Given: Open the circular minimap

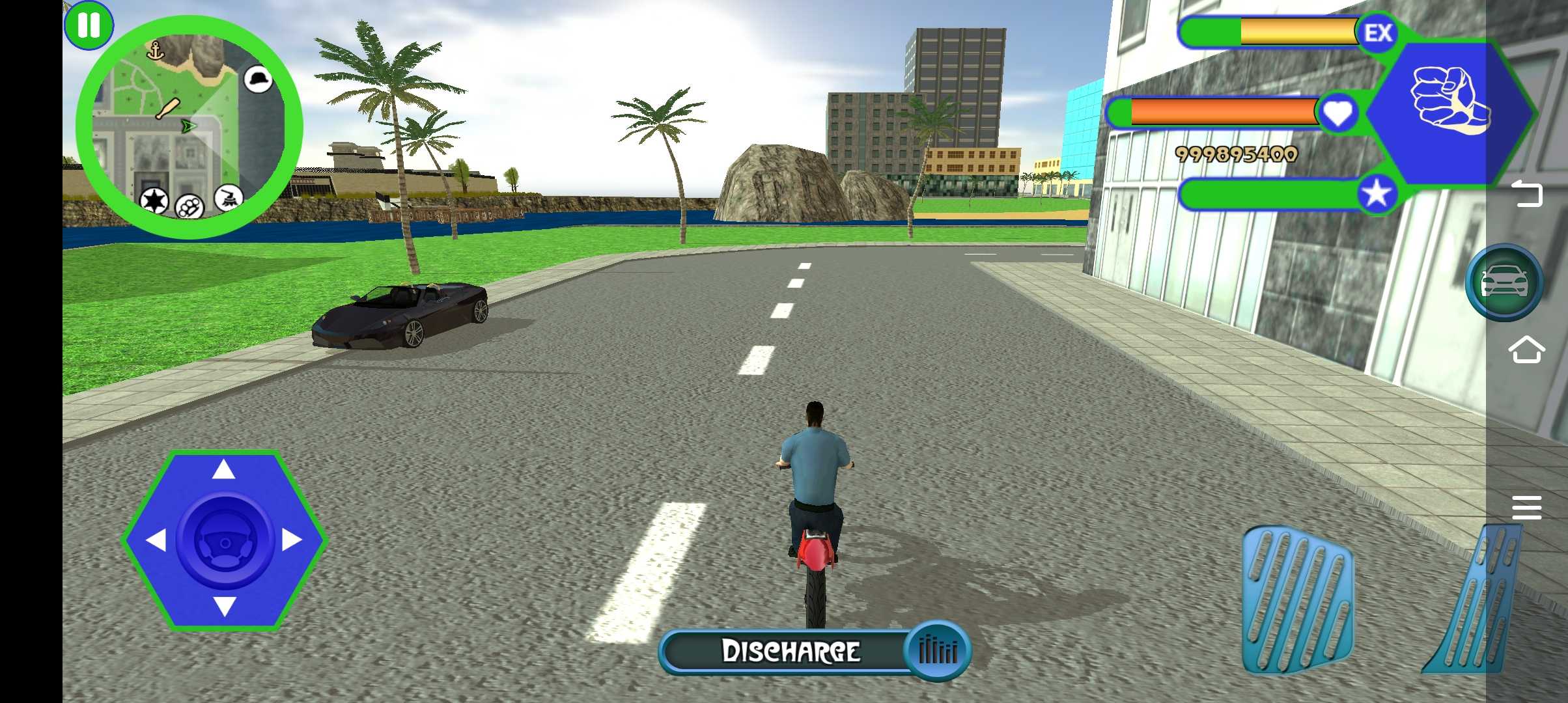Looking at the screenshot, I should (189, 127).
